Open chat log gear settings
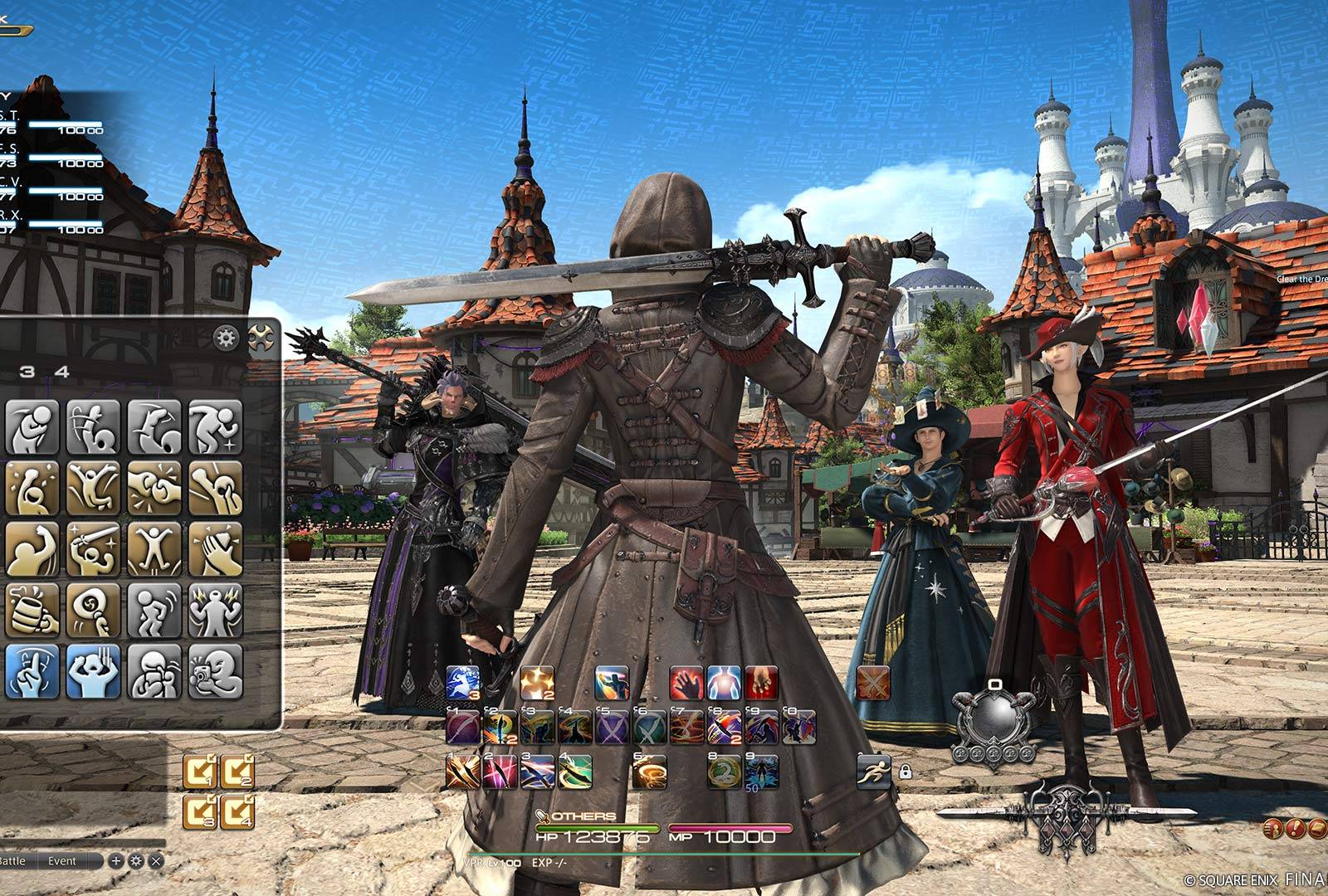Image resolution: width=1328 pixels, height=896 pixels. 135,861
